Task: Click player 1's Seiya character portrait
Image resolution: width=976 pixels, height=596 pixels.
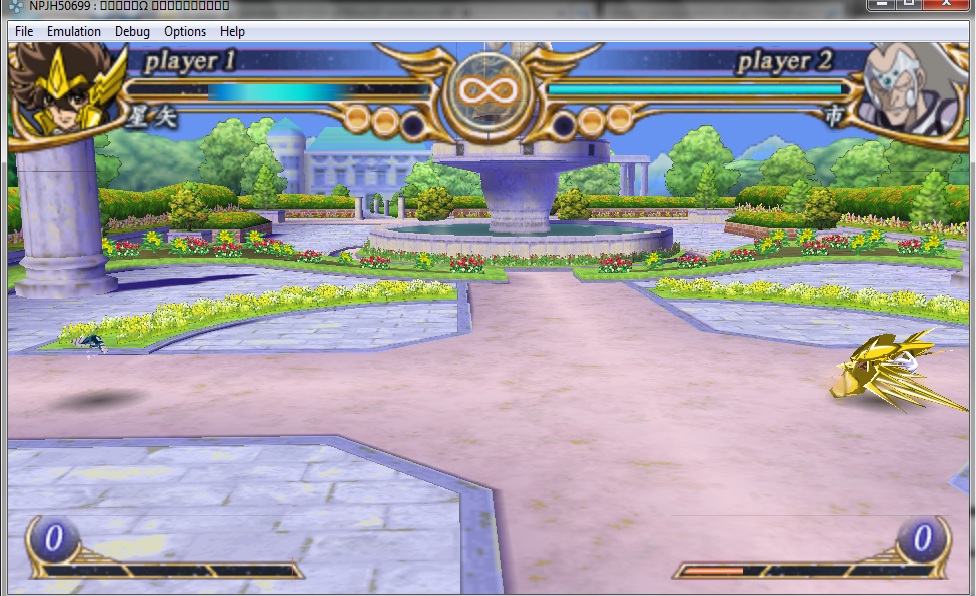Action: [x=62, y=88]
